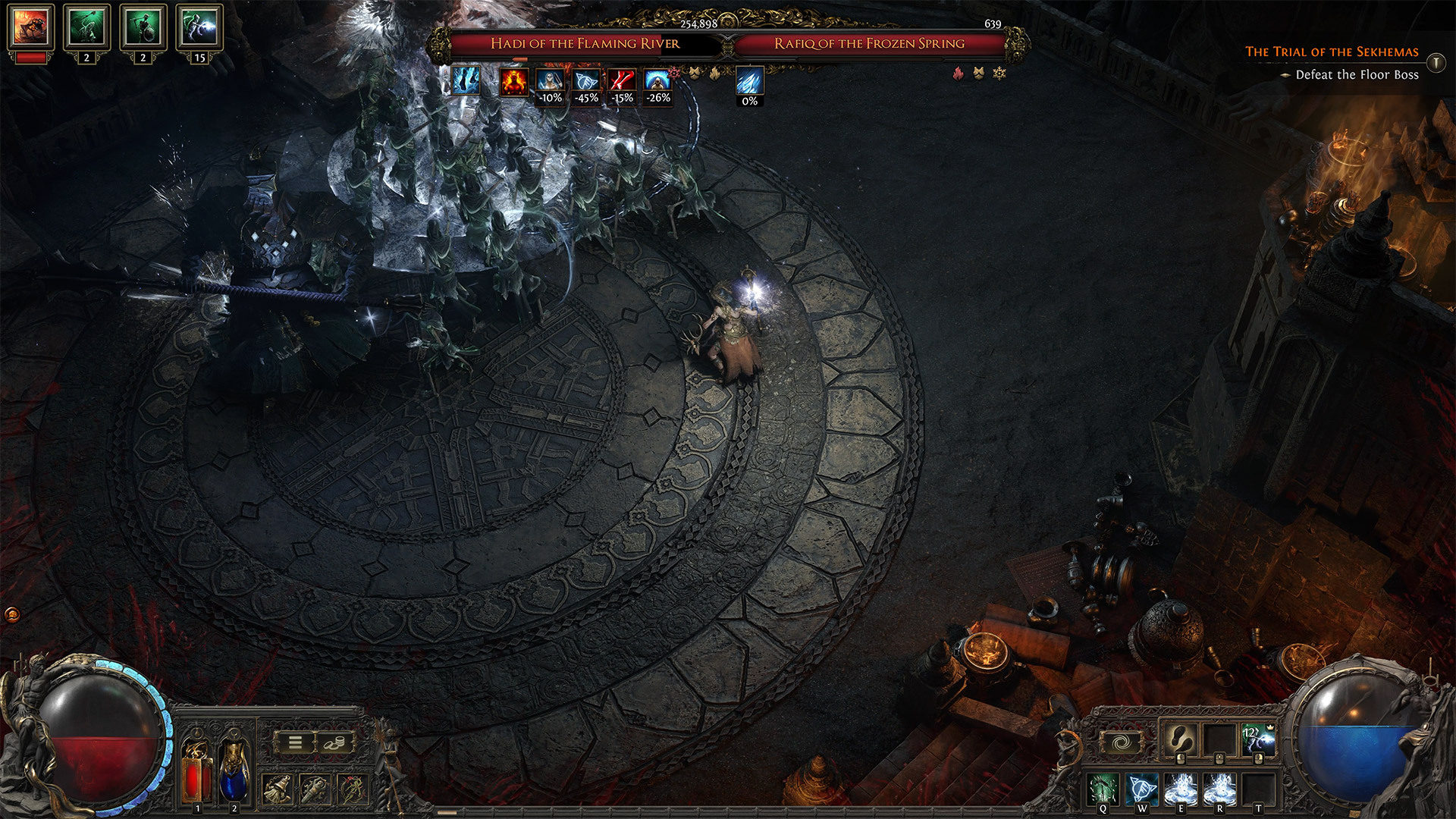Click the thorny red vine relic icon
1456x819 pixels.
click(x=353, y=789)
